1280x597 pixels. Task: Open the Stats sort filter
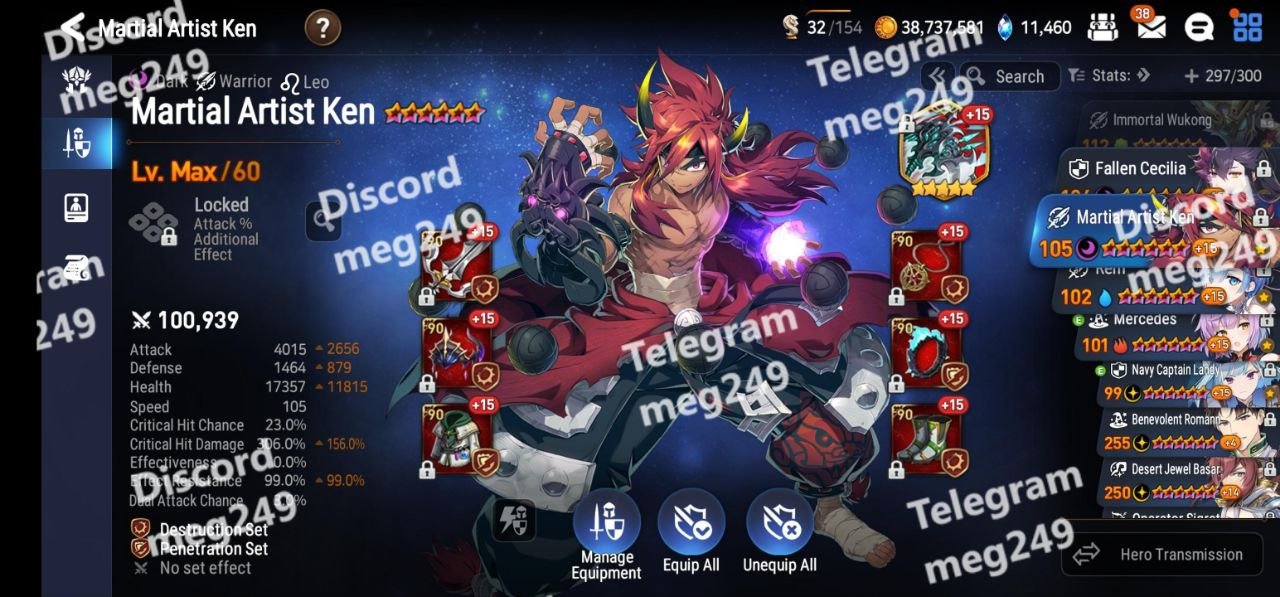click(x=1109, y=76)
